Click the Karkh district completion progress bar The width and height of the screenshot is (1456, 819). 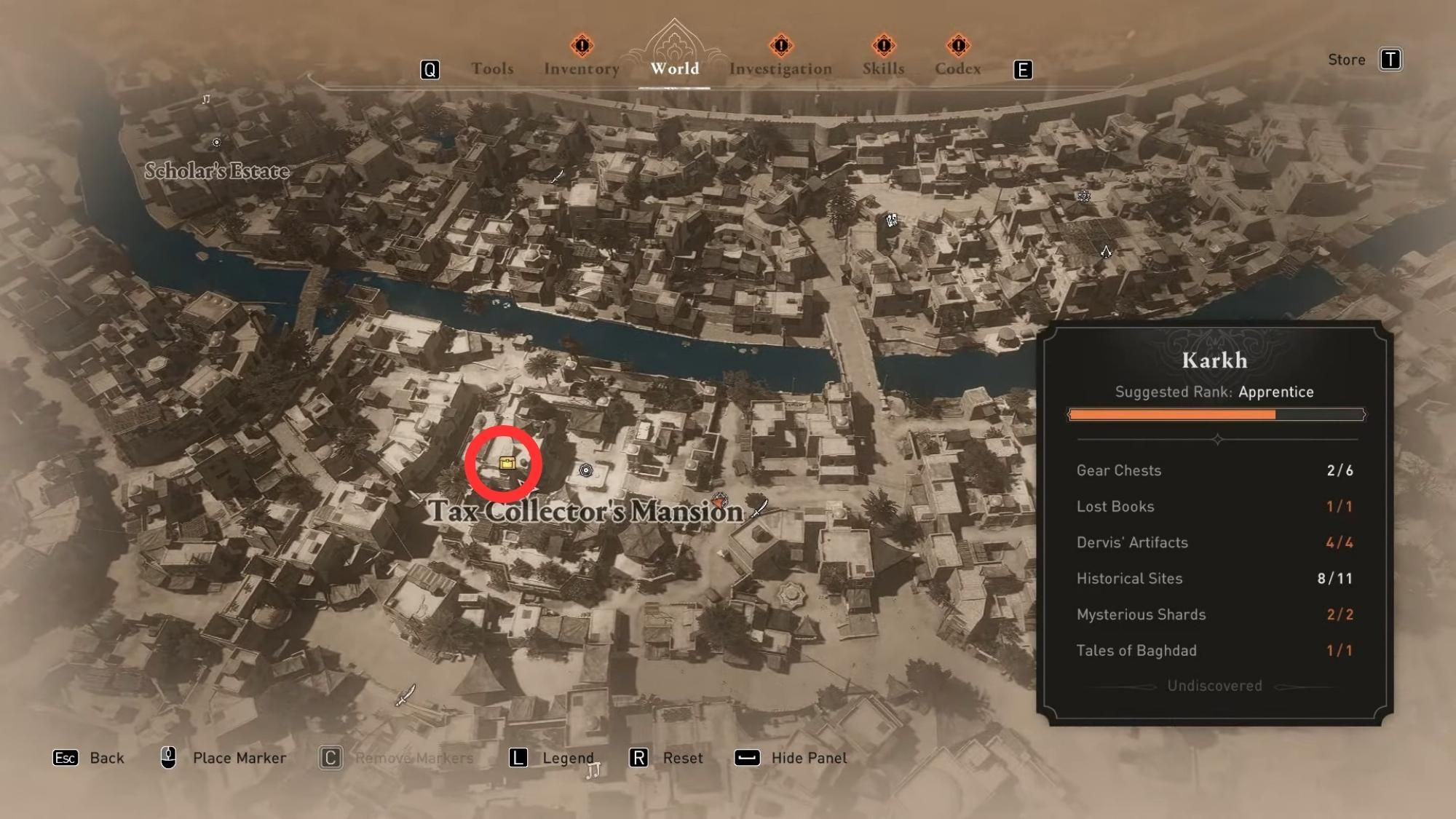point(1216,414)
